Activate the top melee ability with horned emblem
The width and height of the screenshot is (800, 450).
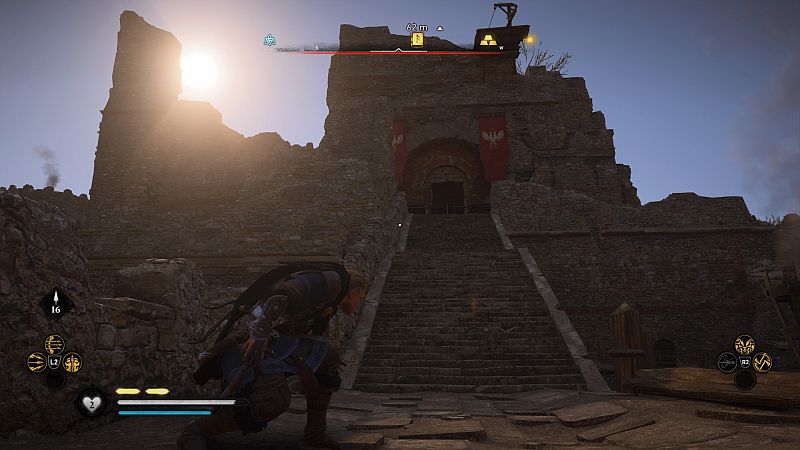coord(744,345)
